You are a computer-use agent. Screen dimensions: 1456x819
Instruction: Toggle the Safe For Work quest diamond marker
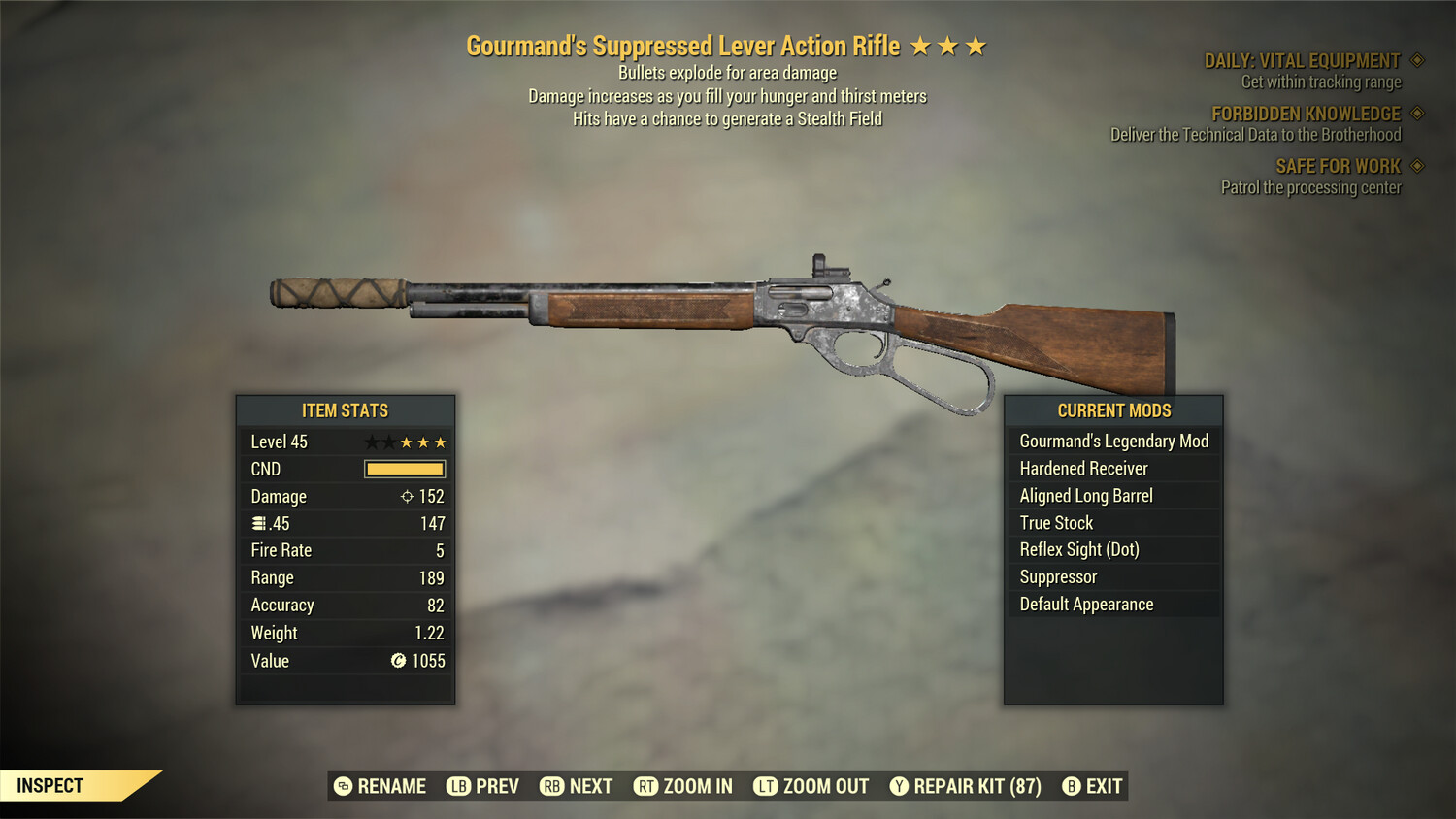pyautogui.click(x=1415, y=166)
